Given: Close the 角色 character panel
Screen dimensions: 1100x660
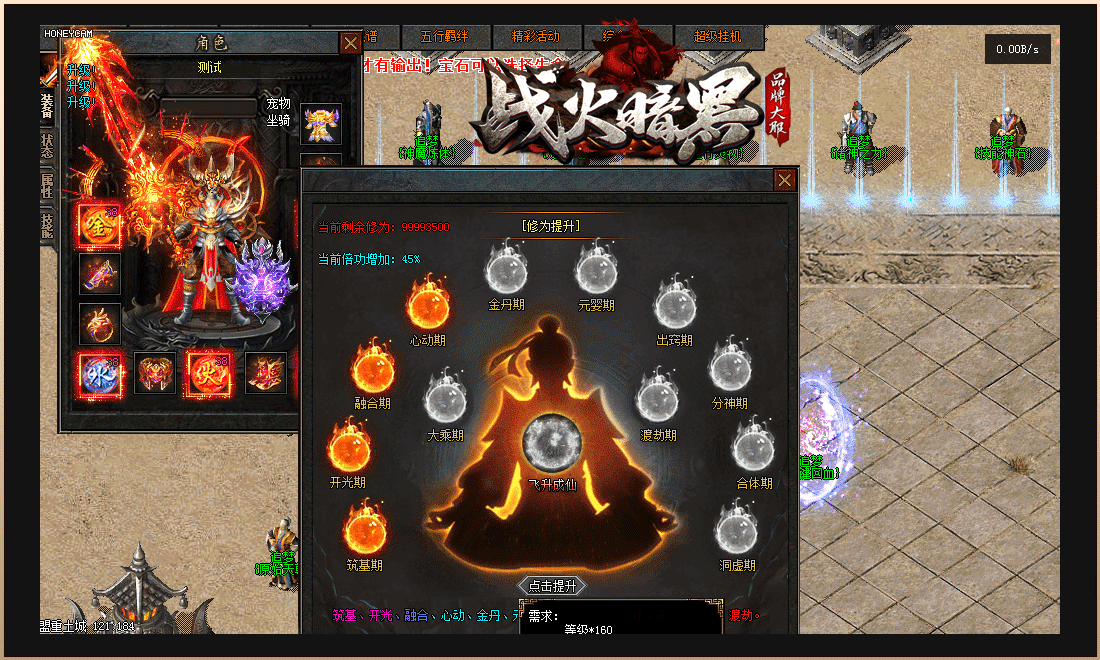Looking at the screenshot, I should pyautogui.click(x=350, y=43).
